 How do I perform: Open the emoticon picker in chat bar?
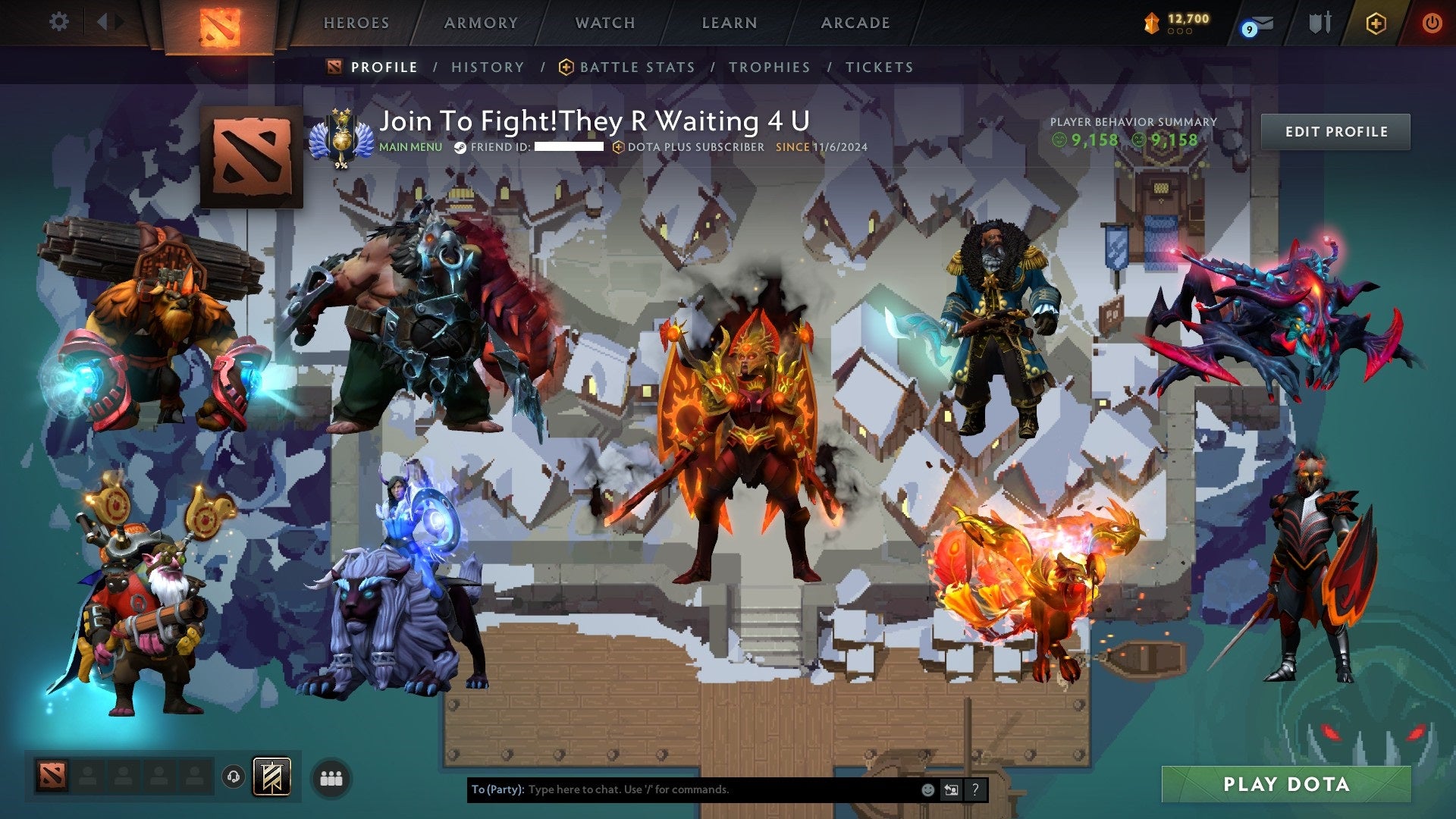pos(928,789)
